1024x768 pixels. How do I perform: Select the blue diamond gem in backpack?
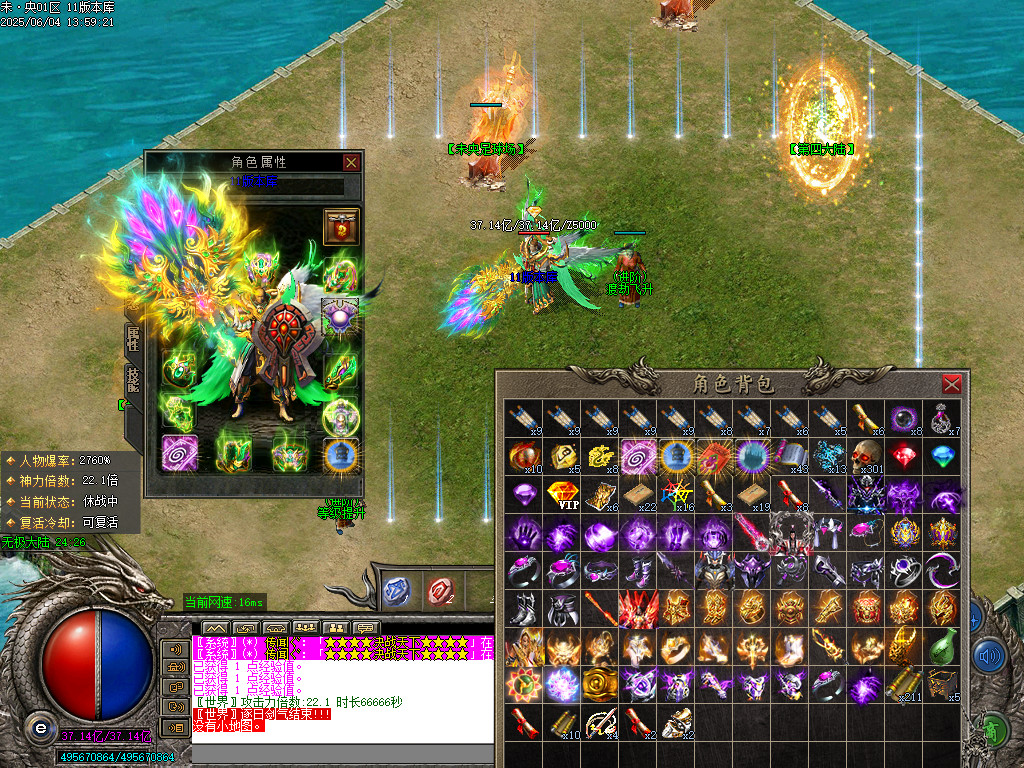coord(942,456)
